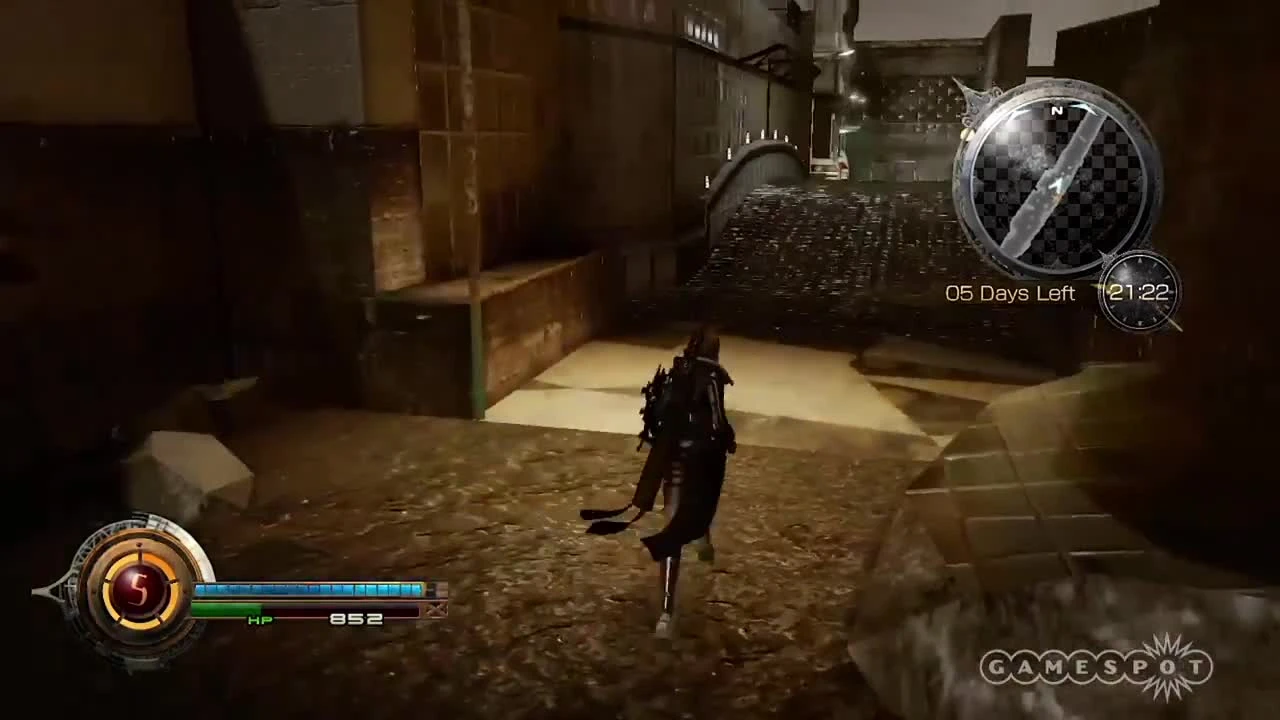The width and height of the screenshot is (1280, 720).
Task: Toggle the HP gauge visibility
Action: click(x=310, y=608)
